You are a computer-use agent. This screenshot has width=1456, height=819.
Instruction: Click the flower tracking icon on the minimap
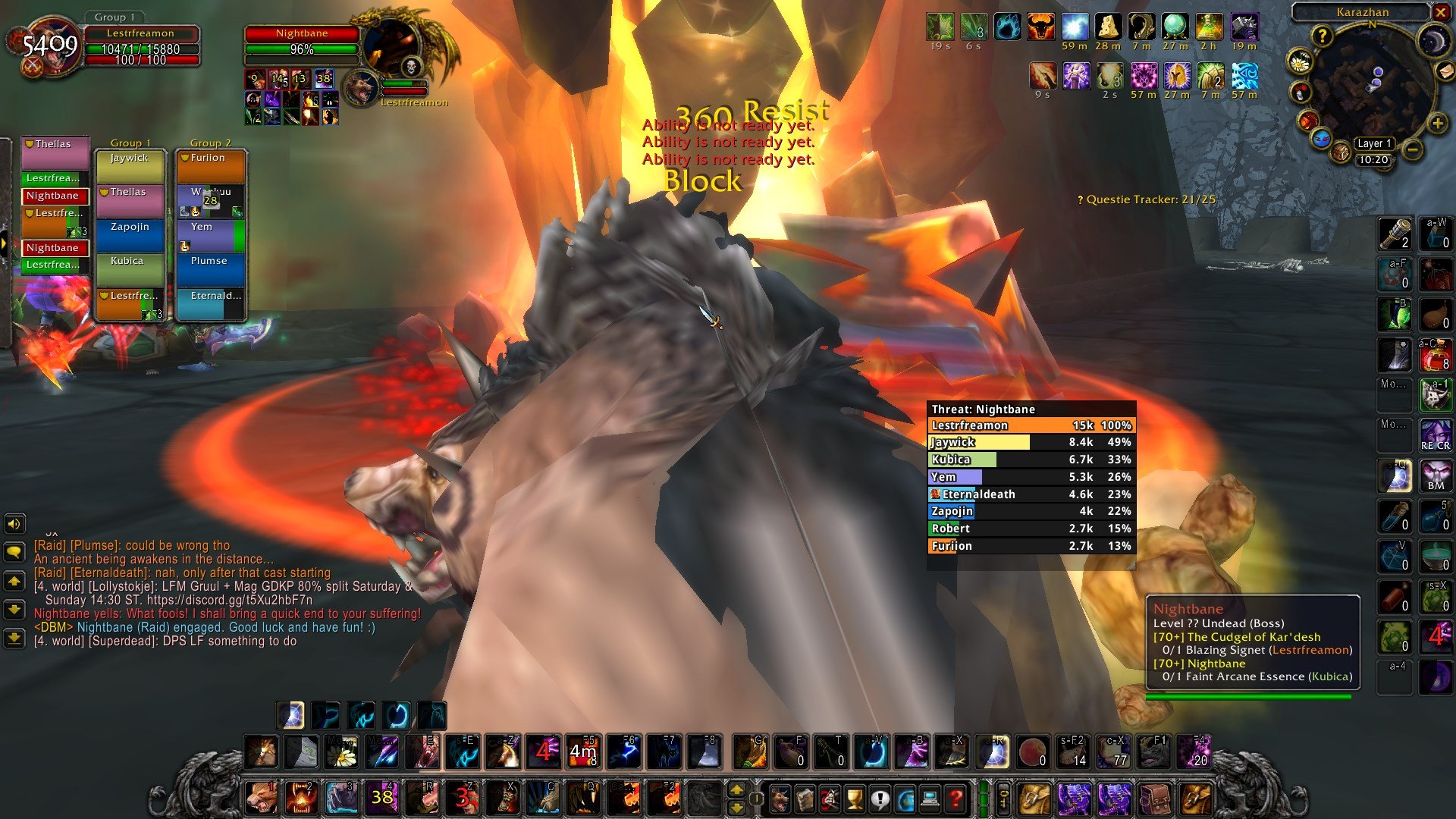(x=1300, y=61)
